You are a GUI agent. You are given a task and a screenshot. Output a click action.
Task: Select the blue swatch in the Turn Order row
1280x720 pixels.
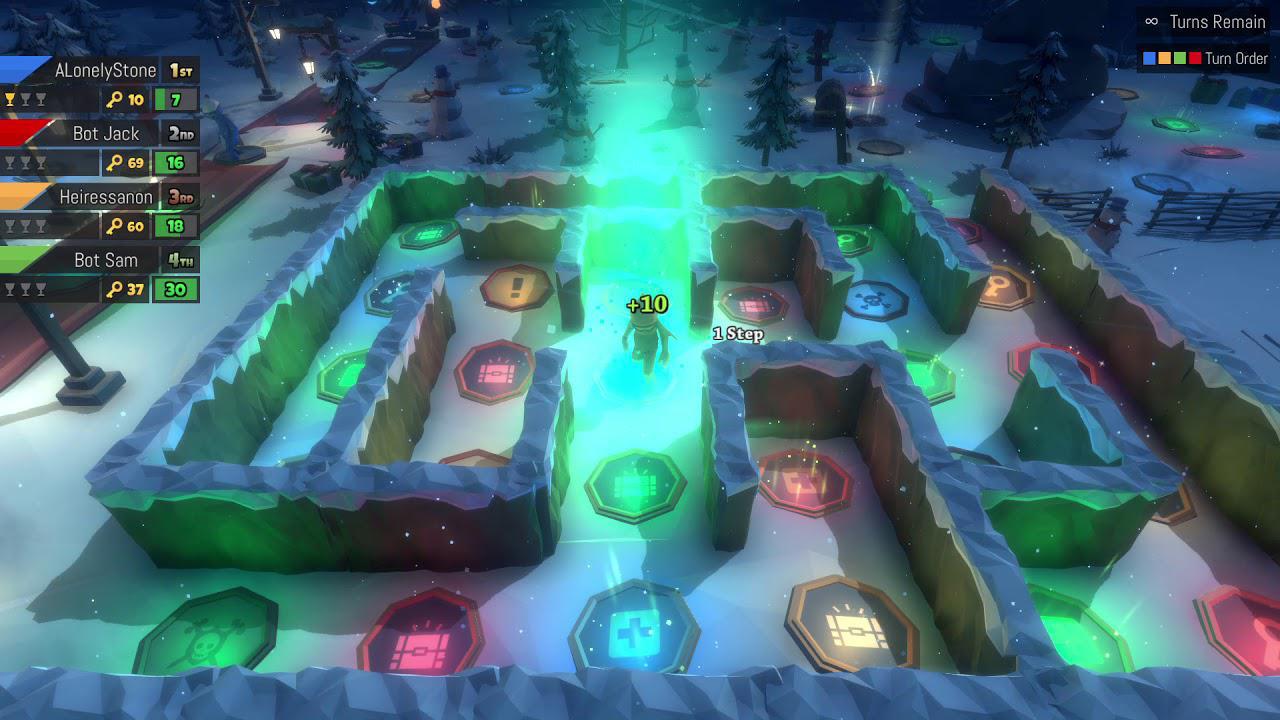[1149, 58]
